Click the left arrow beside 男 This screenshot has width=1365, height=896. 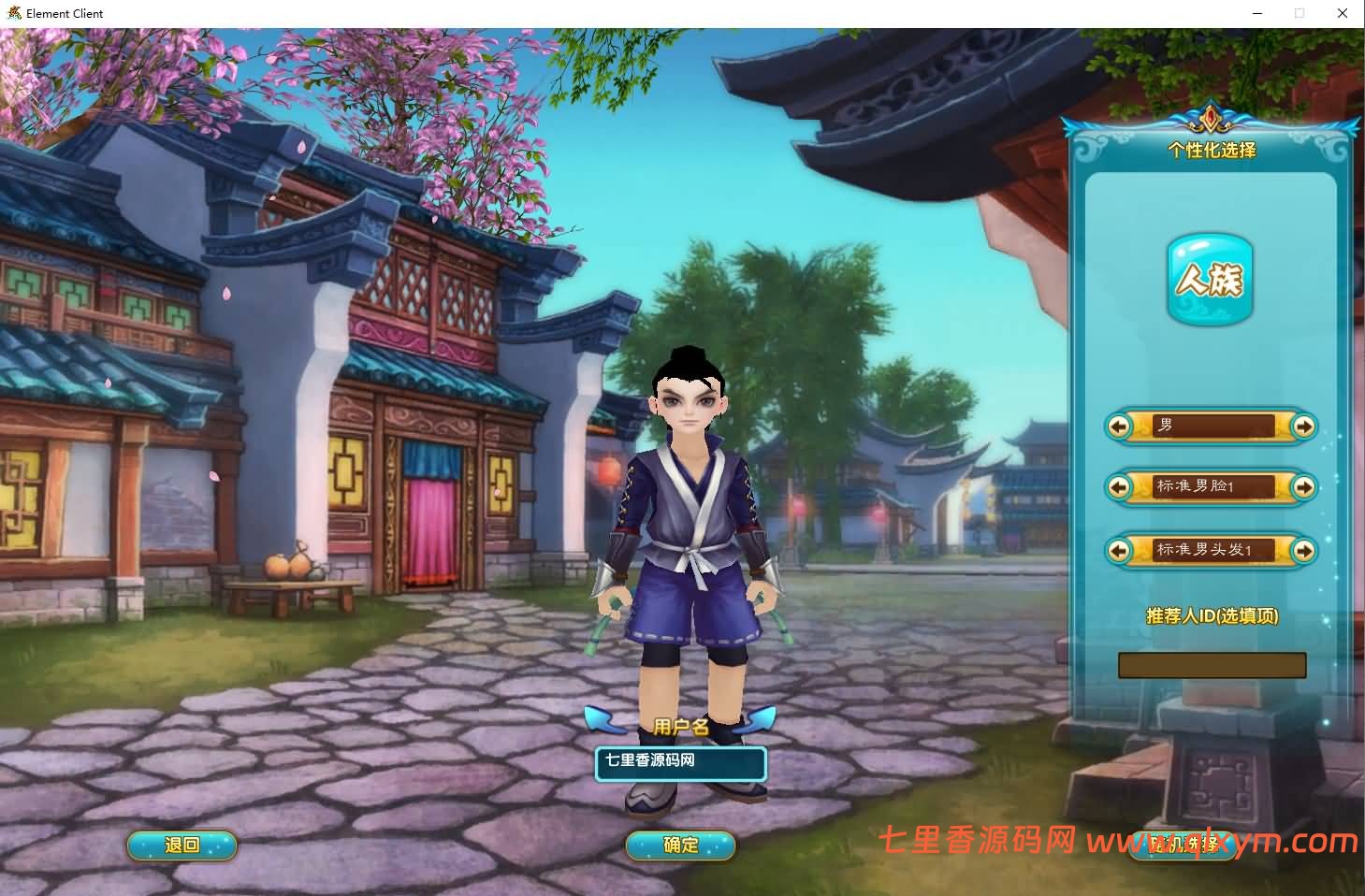tap(1121, 426)
